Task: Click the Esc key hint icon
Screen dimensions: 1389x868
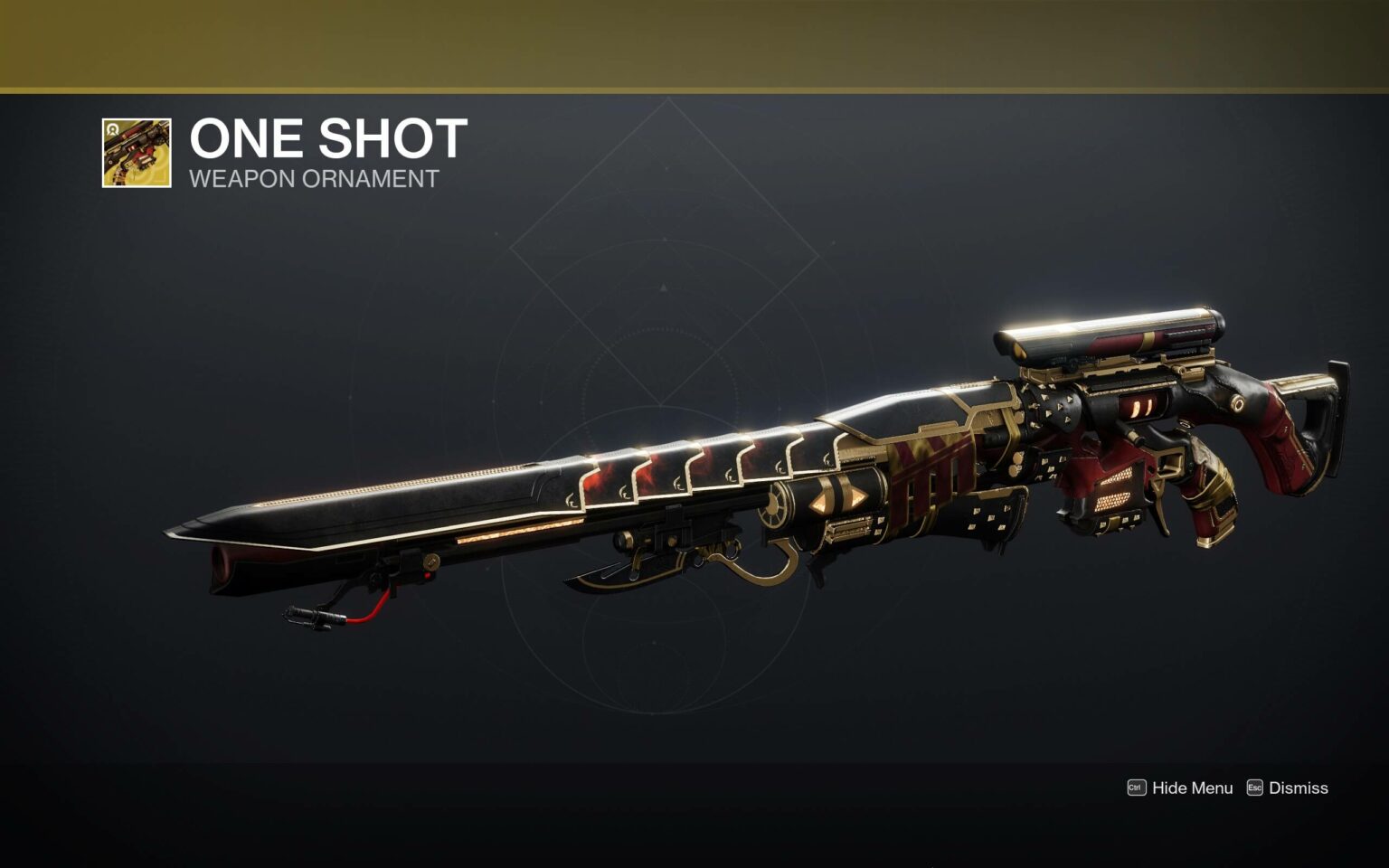Action: [1255, 788]
